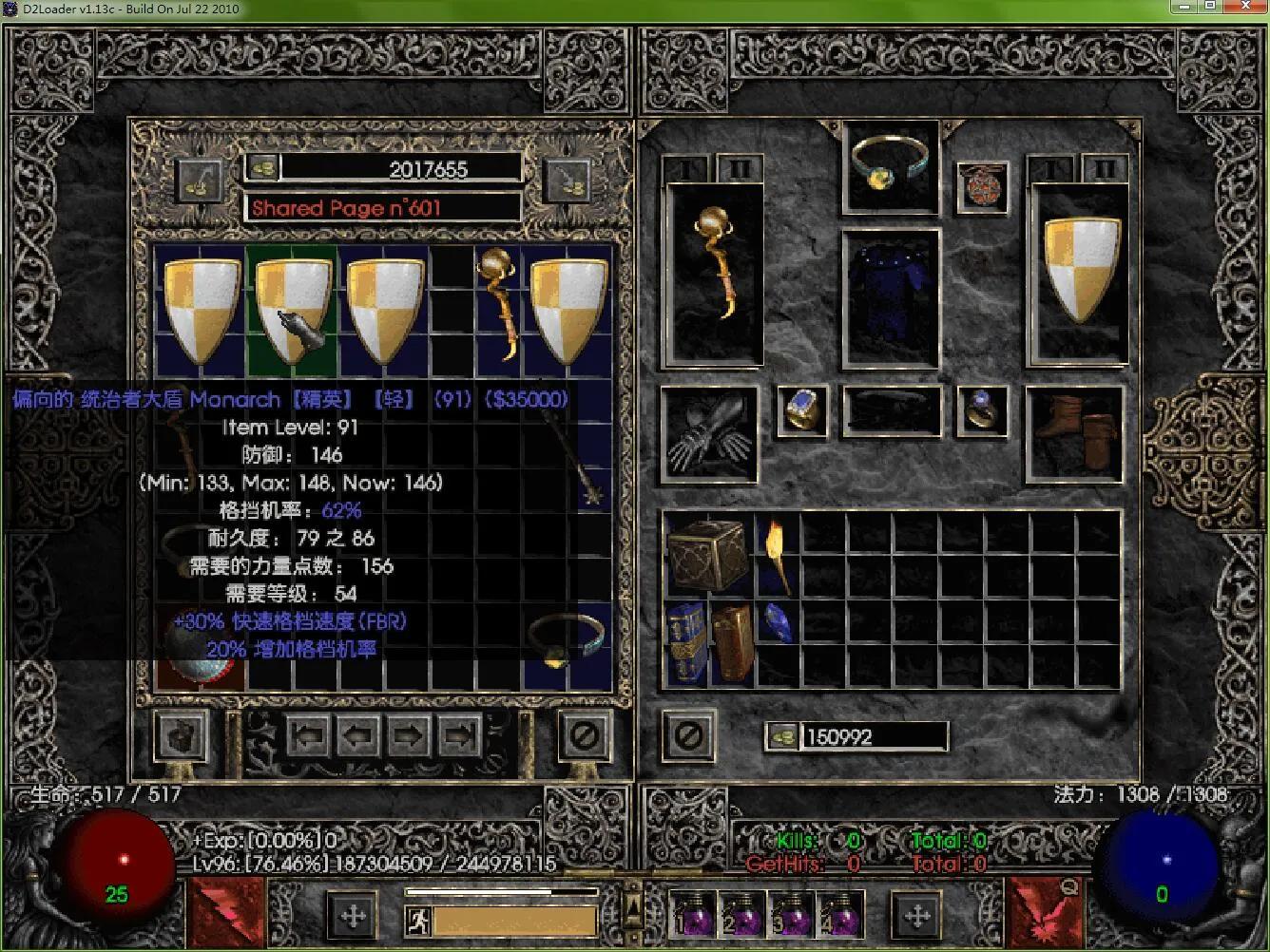Go to the previous stash page
This screenshot has width=1270, height=952.
(358, 735)
